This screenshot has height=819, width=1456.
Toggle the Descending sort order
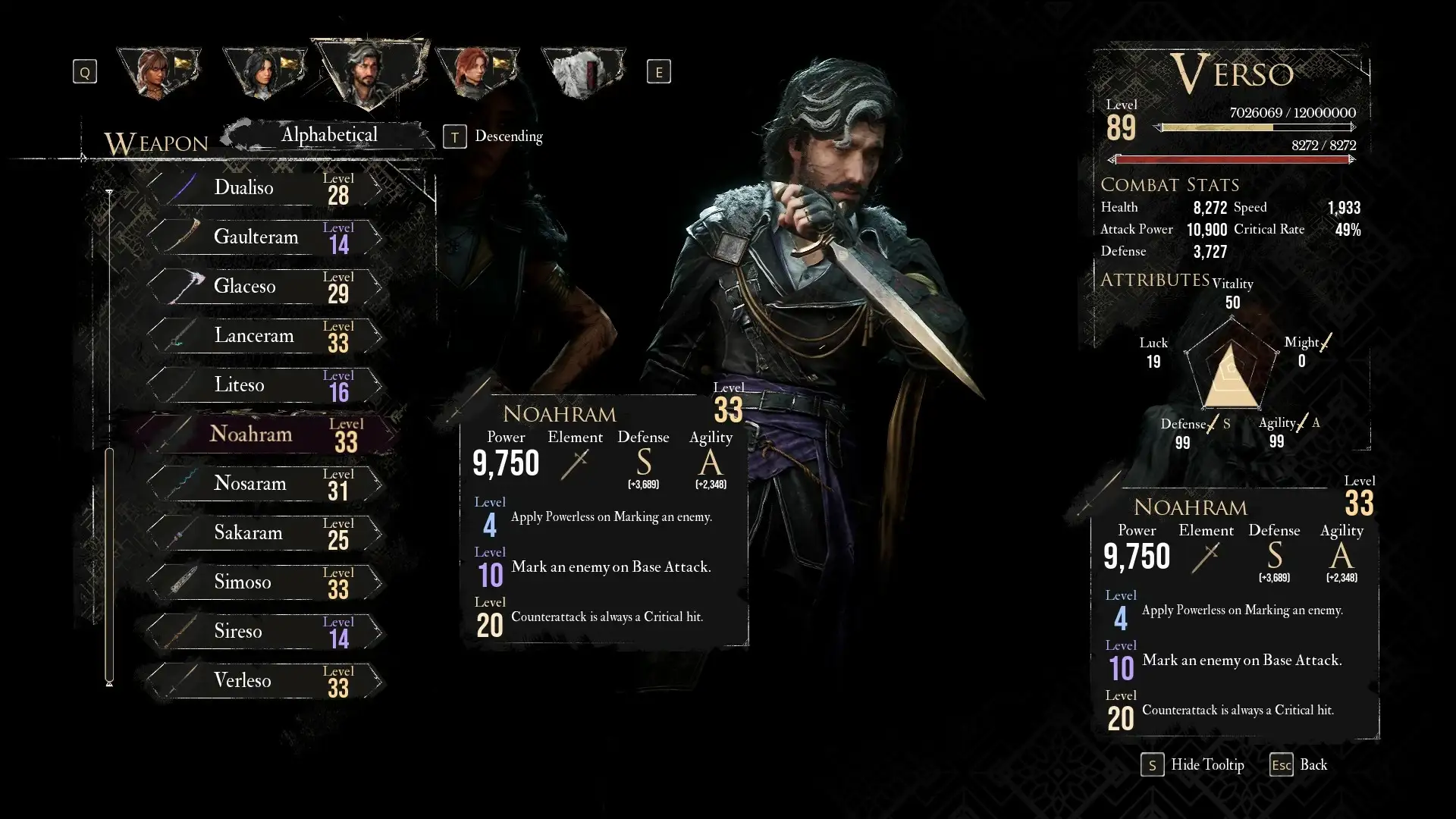pos(496,136)
